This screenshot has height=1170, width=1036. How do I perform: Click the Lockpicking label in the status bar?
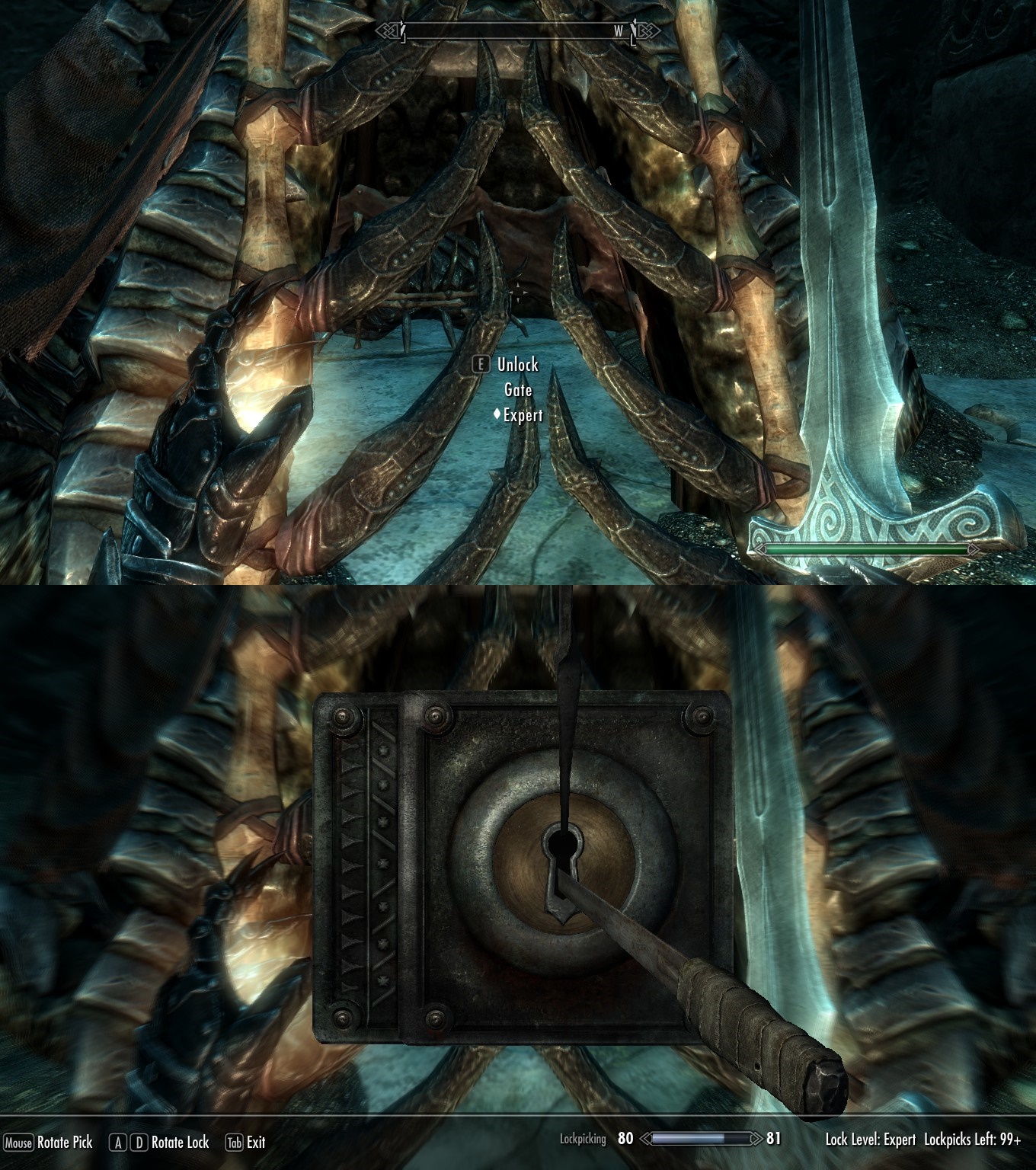click(x=582, y=1140)
